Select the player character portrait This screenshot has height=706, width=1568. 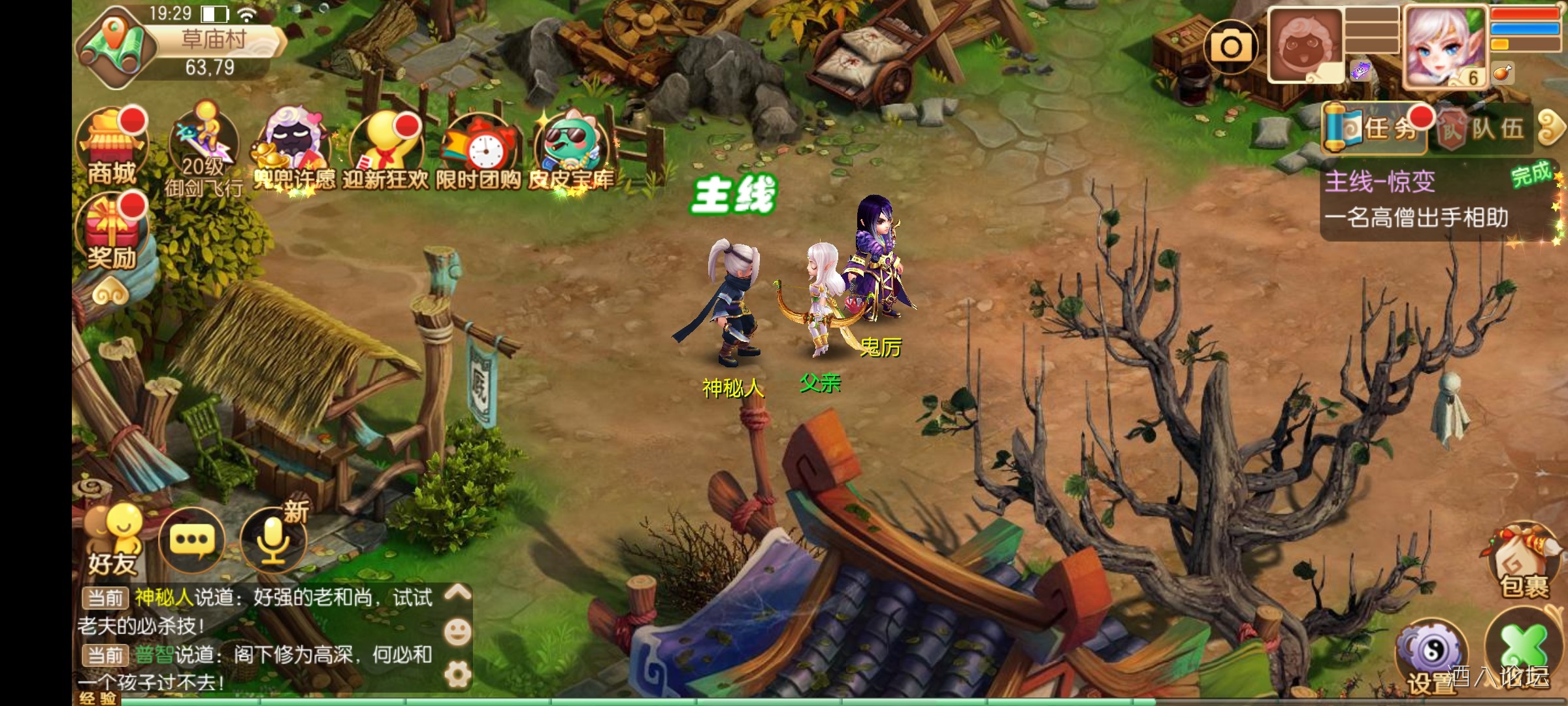tap(1444, 47)
